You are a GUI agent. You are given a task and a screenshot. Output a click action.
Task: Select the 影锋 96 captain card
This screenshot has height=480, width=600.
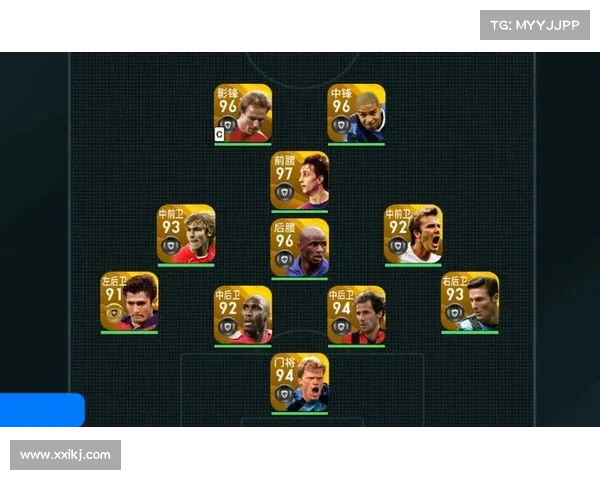(x=242, y=113)
